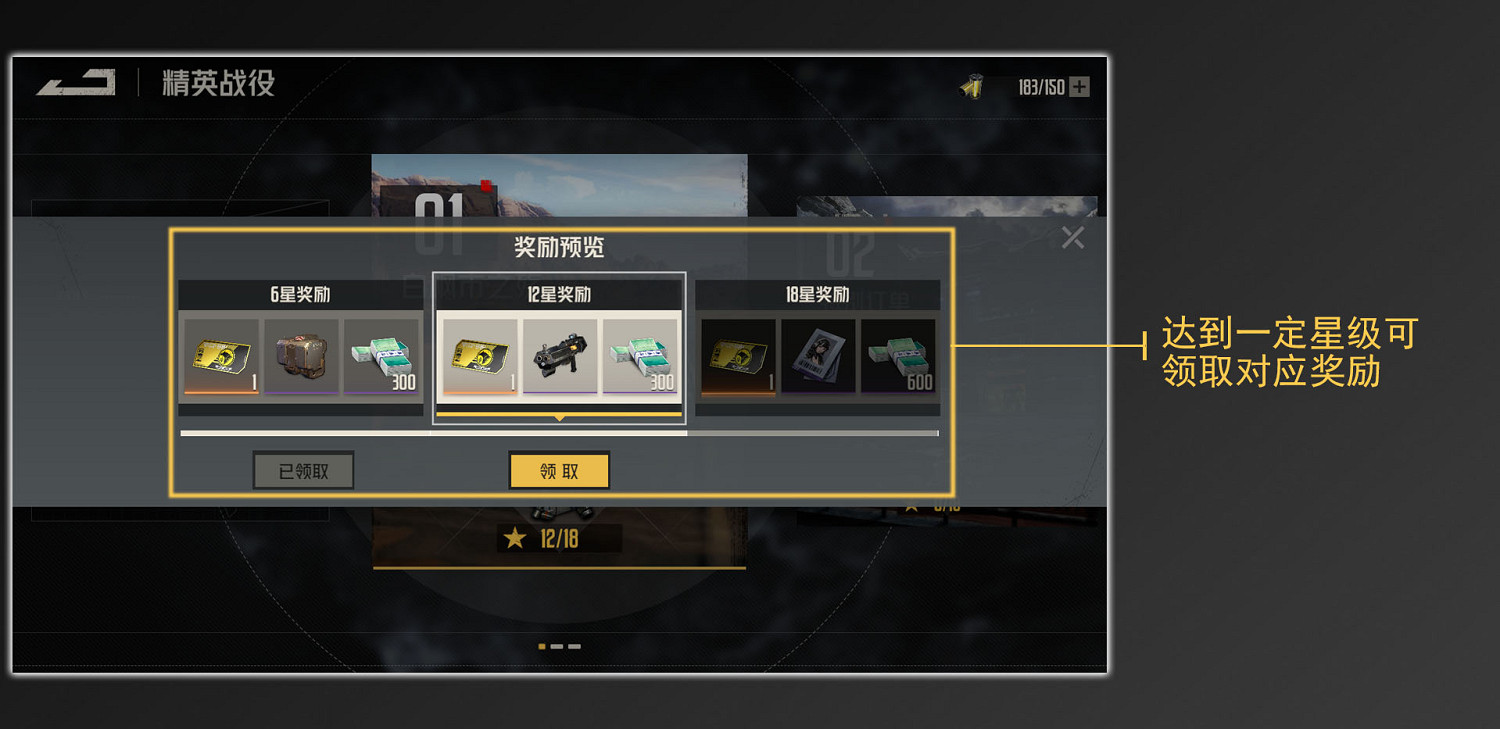Open chapter 01 campaign banner behind the dialog

pyautogui.click(x=560, y=185)
